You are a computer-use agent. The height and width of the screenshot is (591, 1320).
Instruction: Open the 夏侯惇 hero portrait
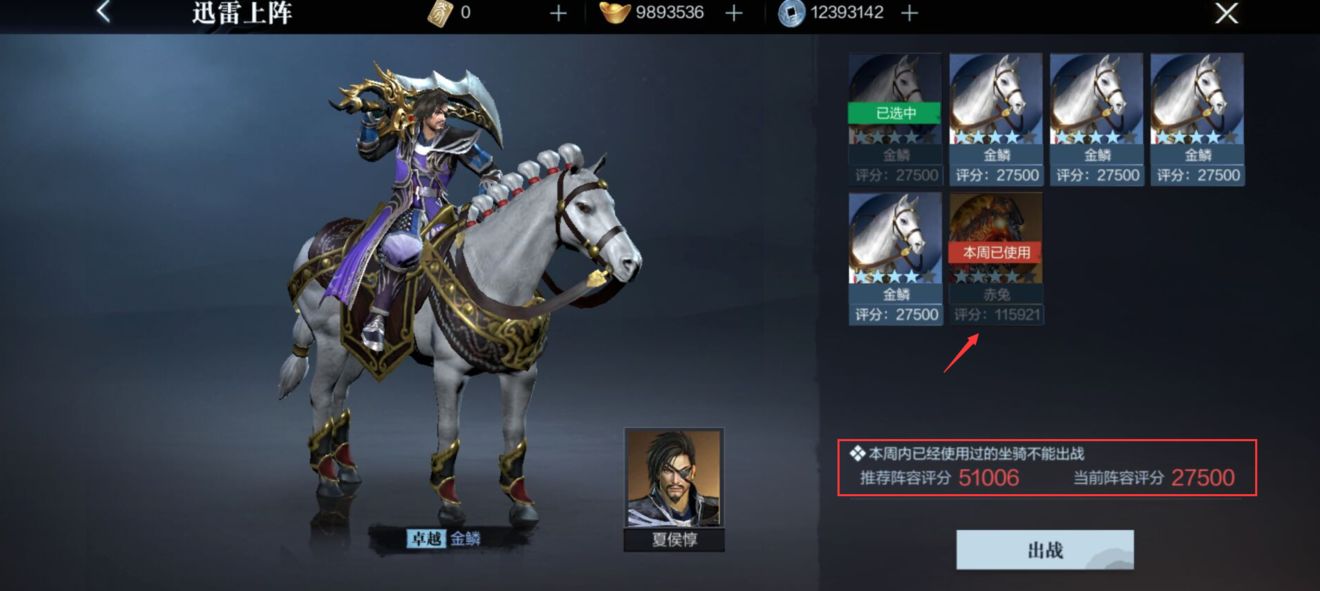673,480
